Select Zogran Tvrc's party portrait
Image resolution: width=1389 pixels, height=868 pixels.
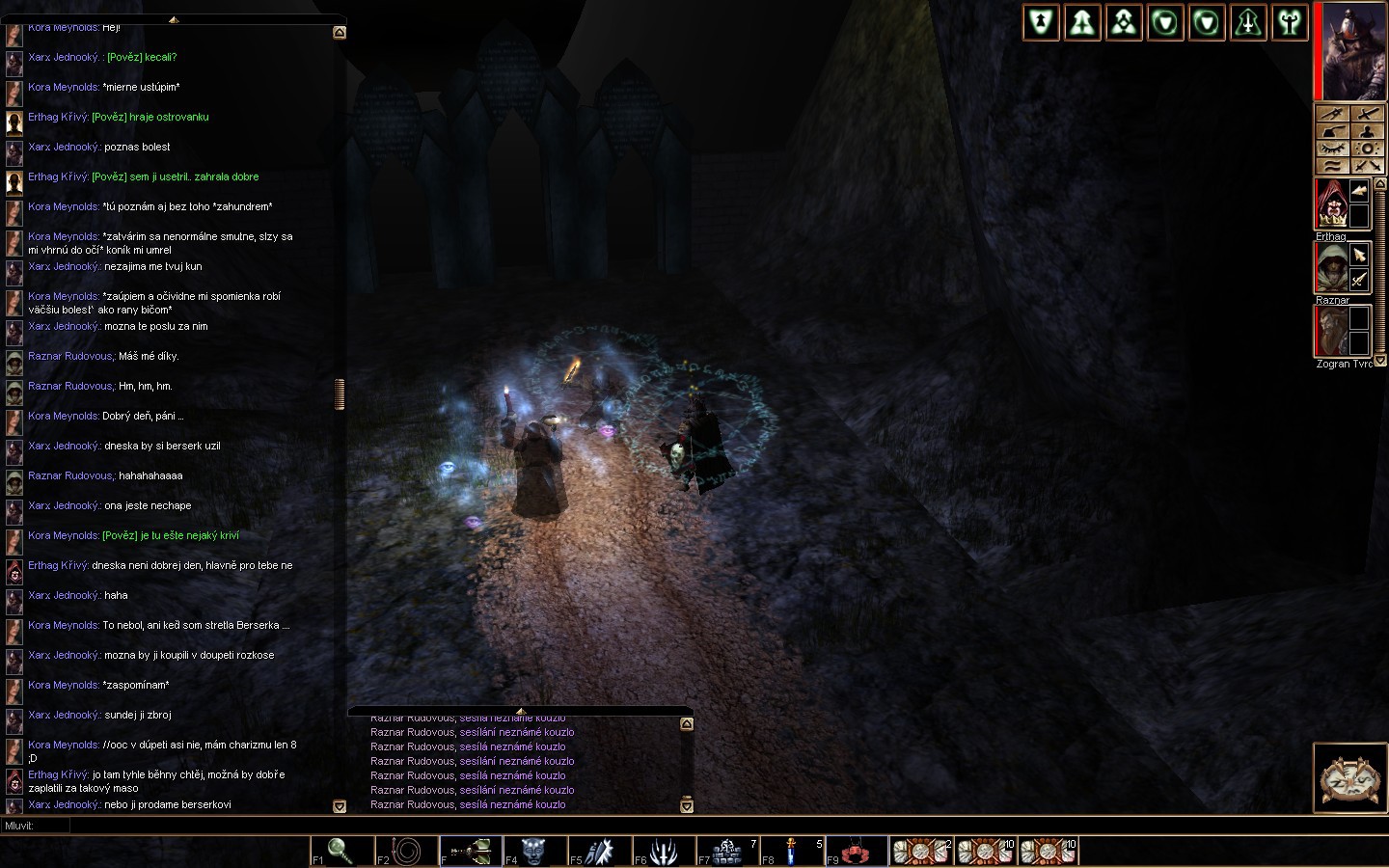point(1330,331)
